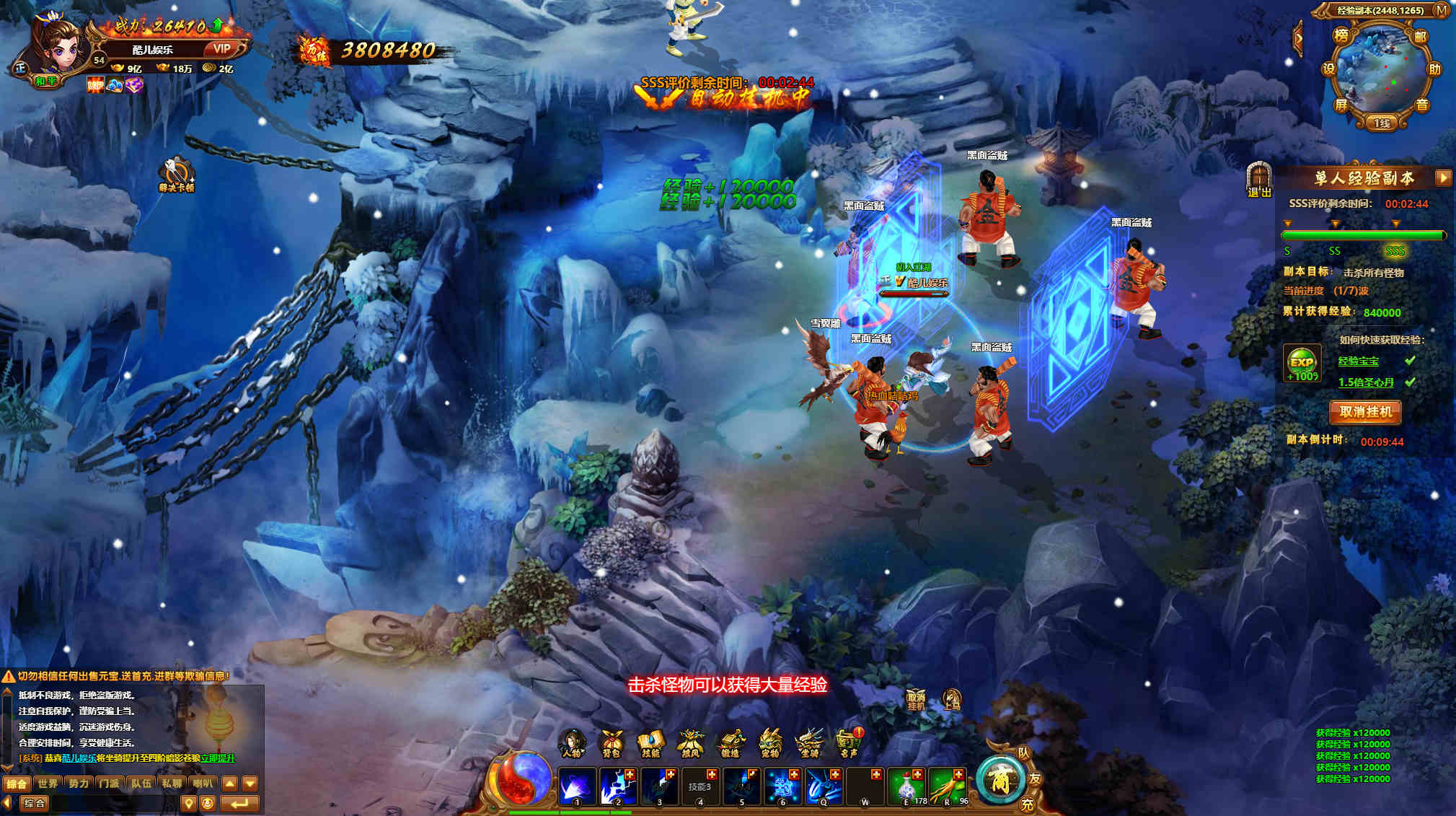The height and width of the screenshot is (816, 1456).
Task: Open the 邮 mail button by the minimap
Action: coord(1420,37)
